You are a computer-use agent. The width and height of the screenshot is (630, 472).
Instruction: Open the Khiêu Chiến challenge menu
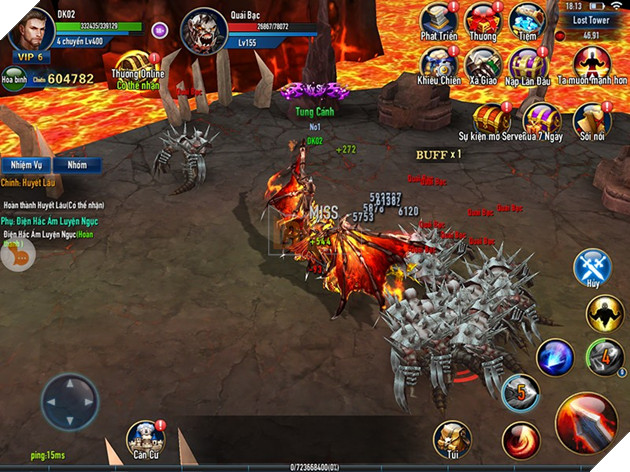(440, 64)
